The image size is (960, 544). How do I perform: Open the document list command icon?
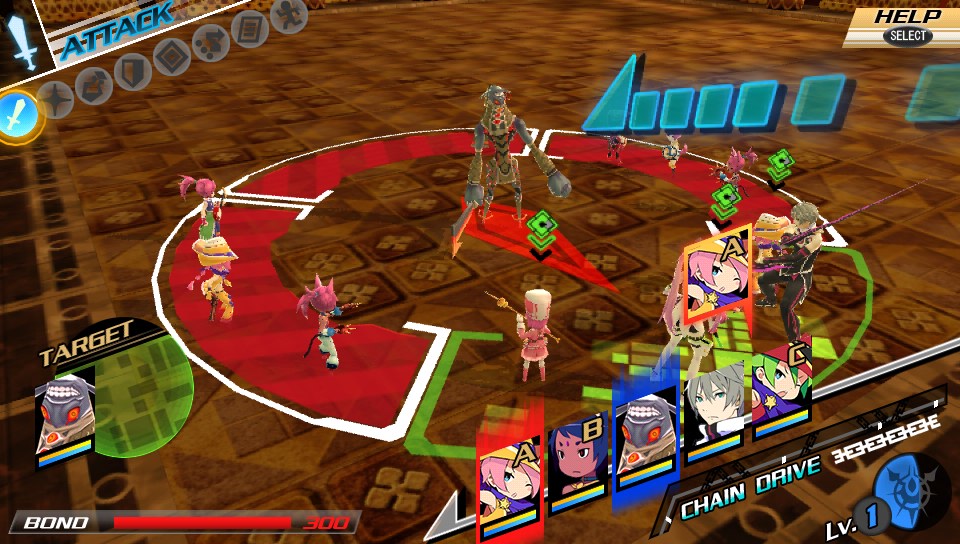click(249, 29)
